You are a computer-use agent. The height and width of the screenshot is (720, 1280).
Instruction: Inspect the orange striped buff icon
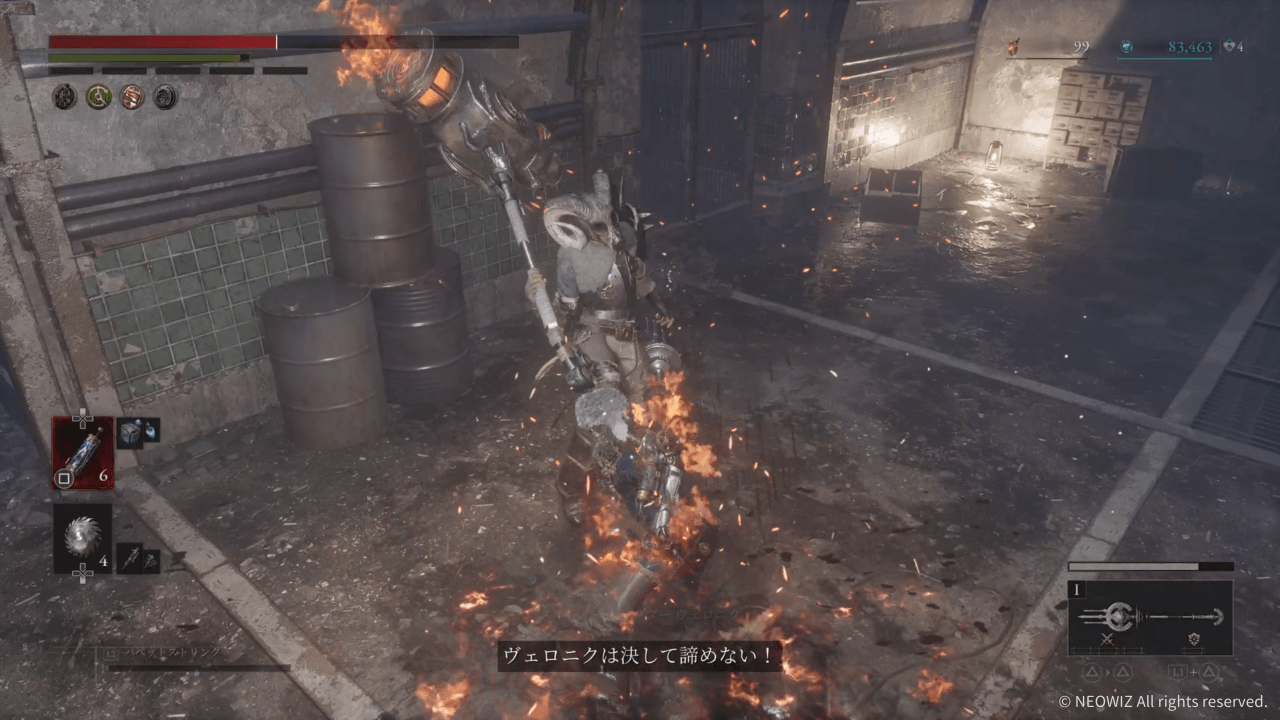coord(131,96)
